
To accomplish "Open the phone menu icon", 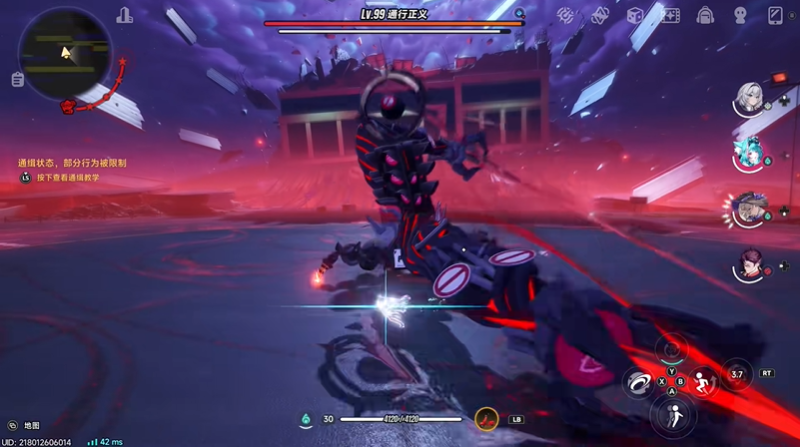I will point(775,15).
